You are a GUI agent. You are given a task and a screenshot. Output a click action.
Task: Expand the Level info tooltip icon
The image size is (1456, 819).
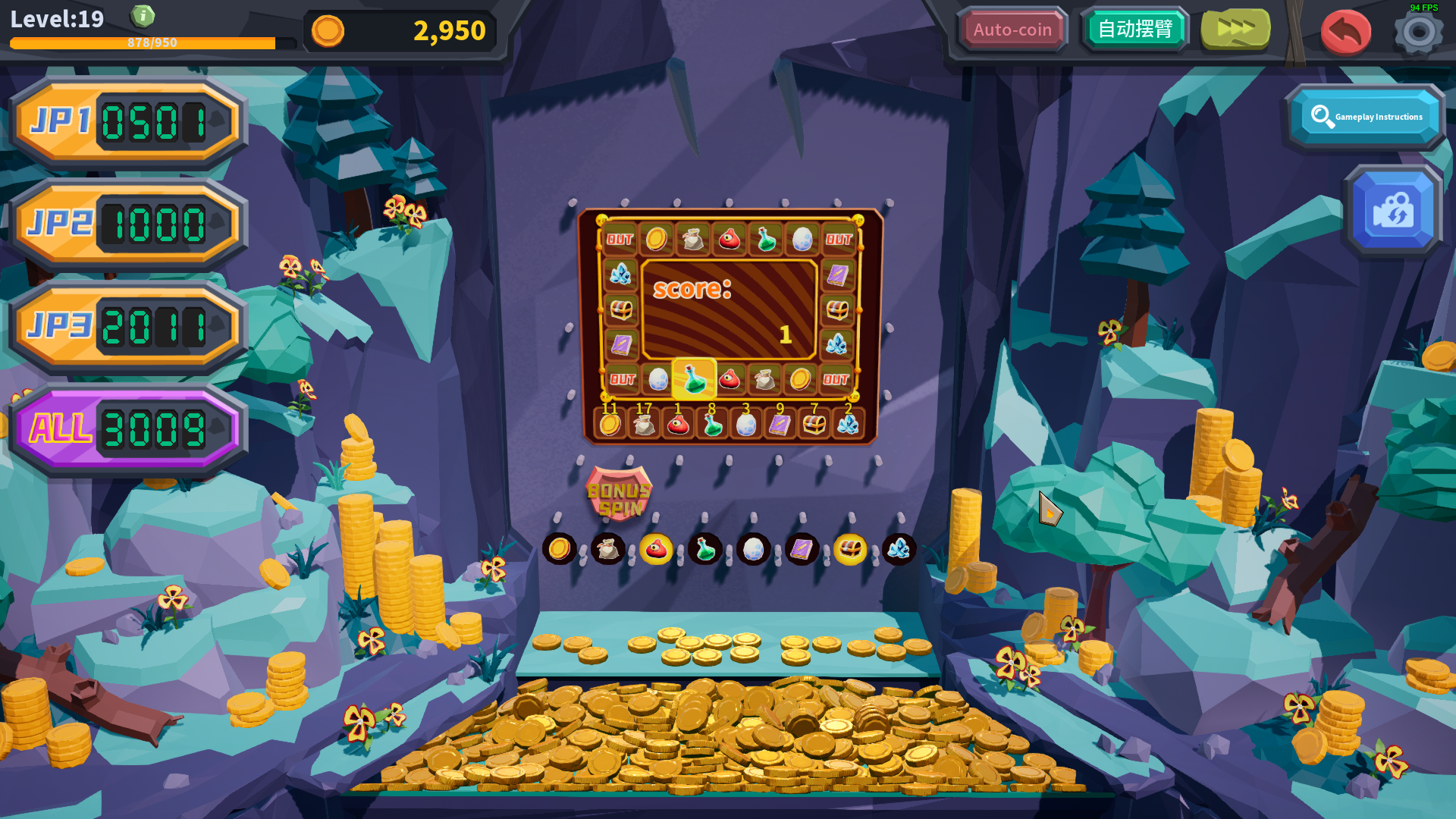coord(143,16)
